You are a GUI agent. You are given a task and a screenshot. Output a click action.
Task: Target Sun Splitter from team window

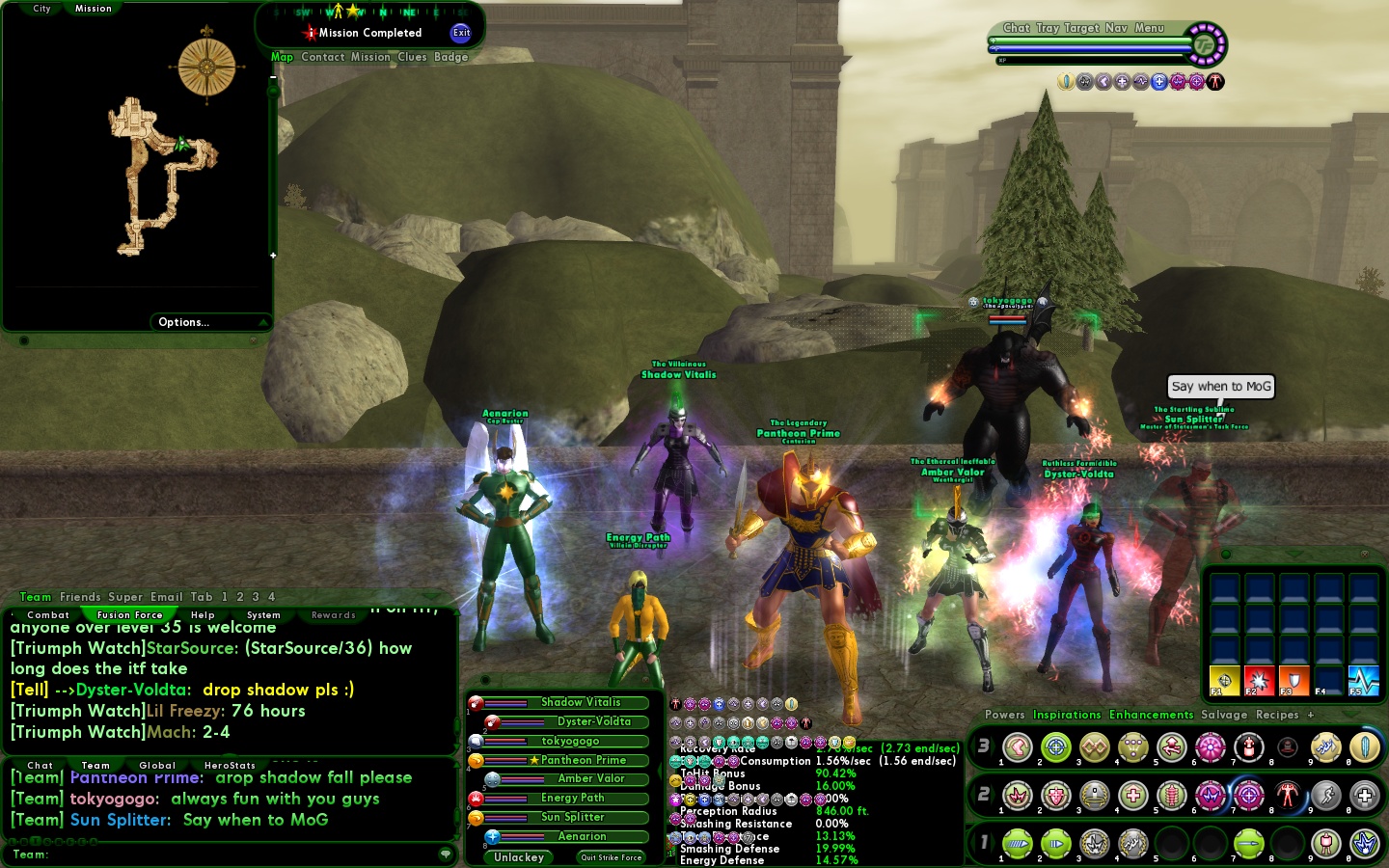(x=572, y=817)
